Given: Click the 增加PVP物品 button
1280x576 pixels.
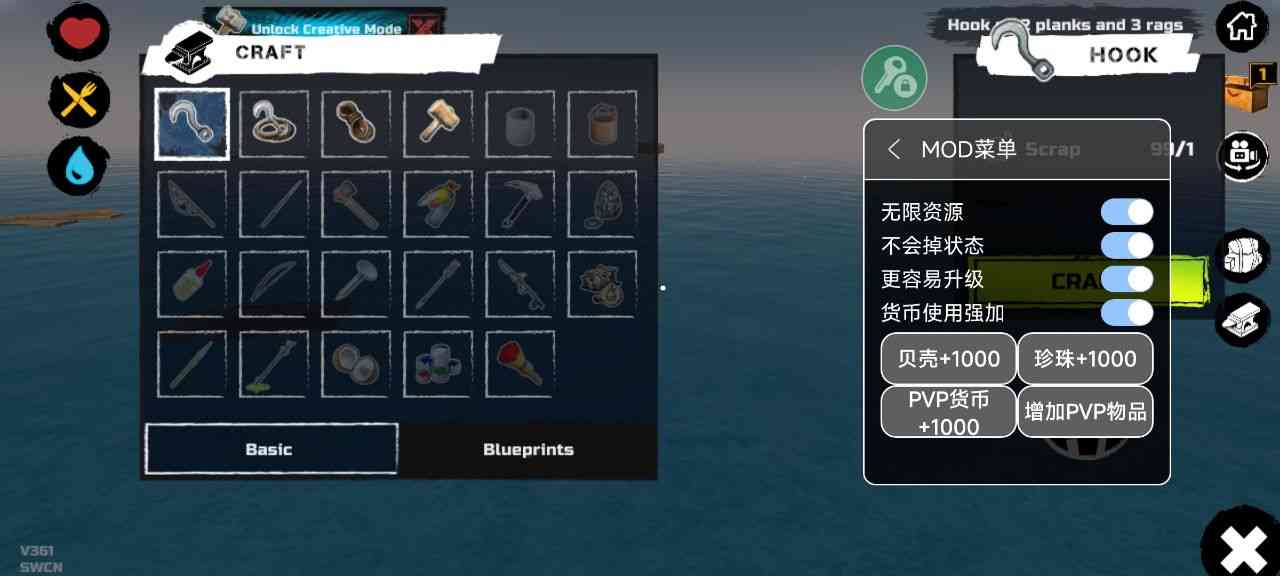Looking at the screenshot, I should pos(1085,412).
